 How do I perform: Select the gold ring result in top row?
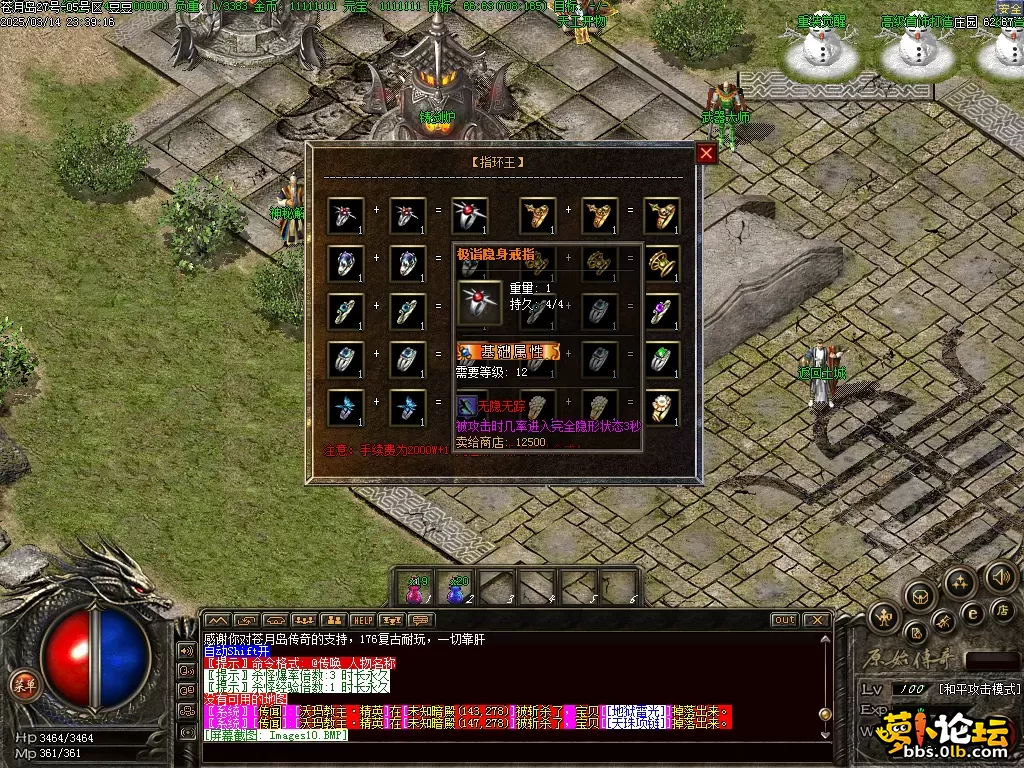[661, 215]
